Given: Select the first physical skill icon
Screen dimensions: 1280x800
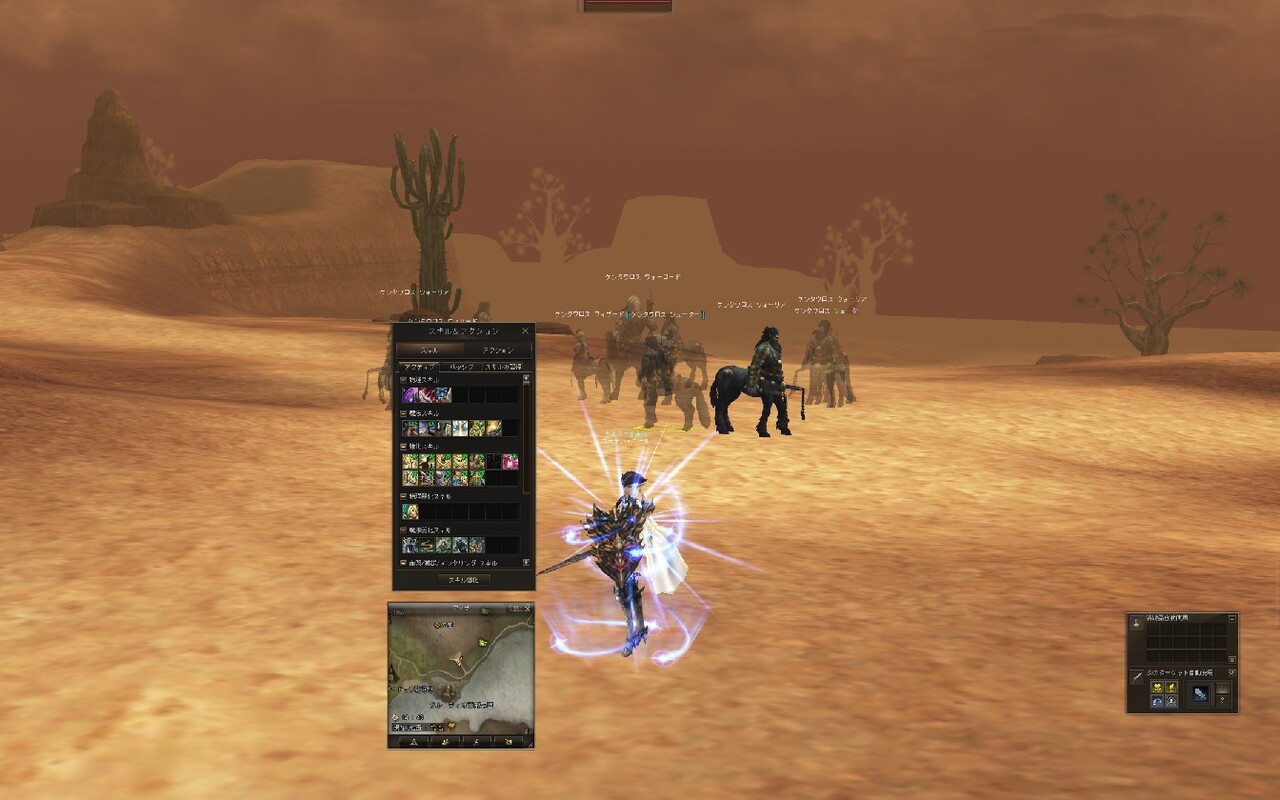Looking at the screenshot, I should click(x=408, y=393).
